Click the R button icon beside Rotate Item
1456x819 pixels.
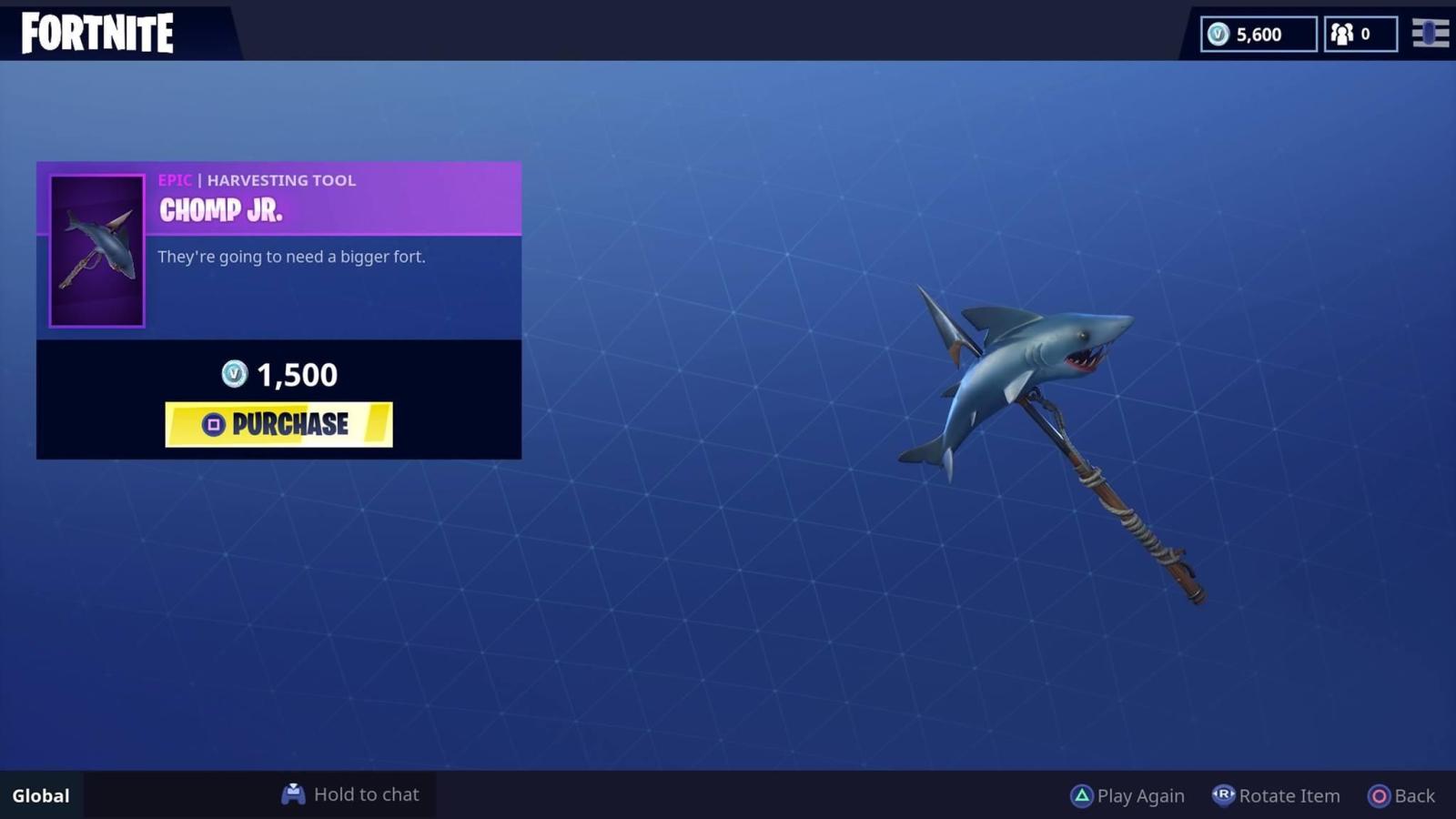coord(1224,795)
